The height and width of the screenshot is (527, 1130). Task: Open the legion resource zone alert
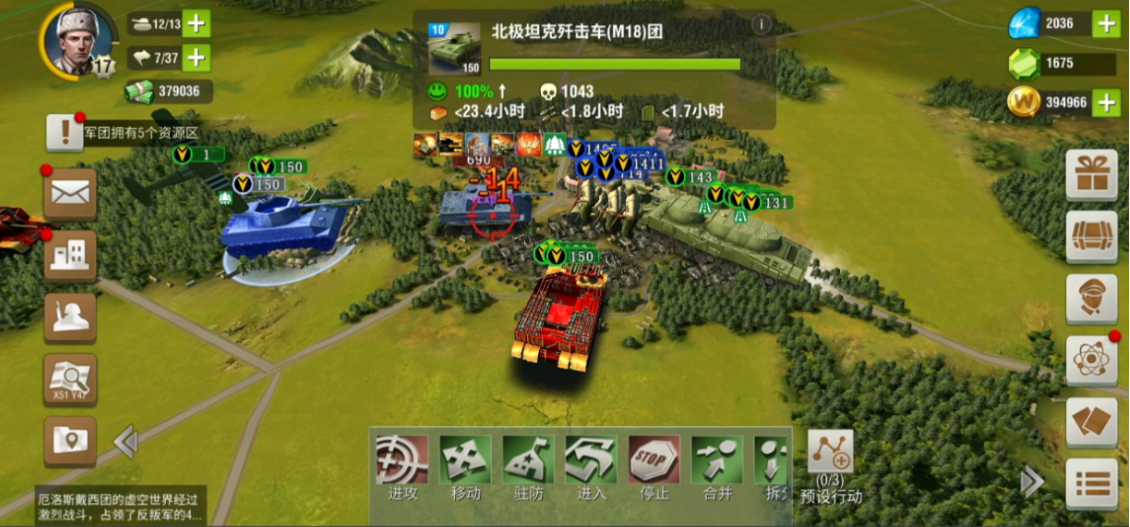coord(65,132)
